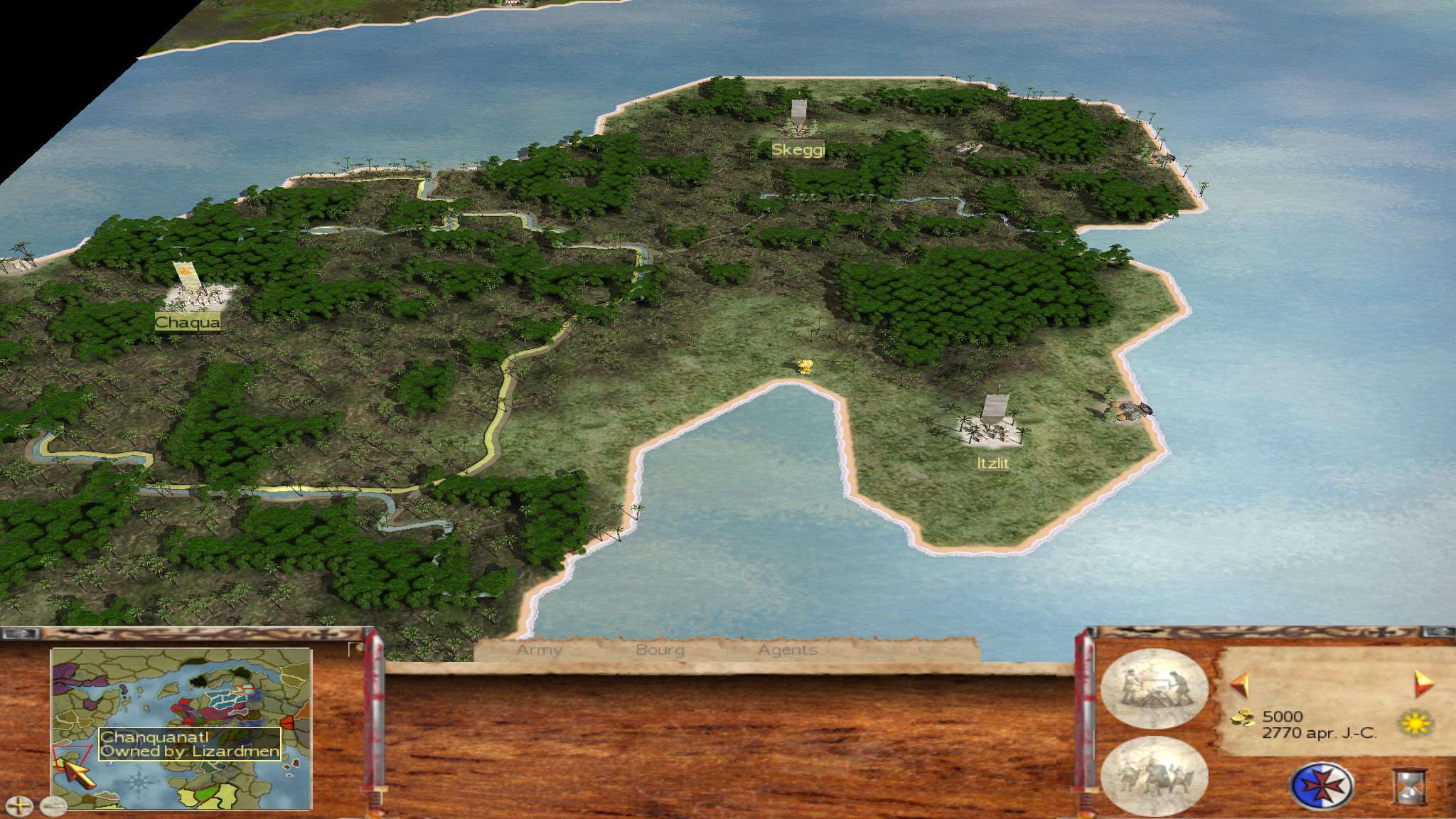The image size is (1456, 819).
Task: Switch to the Army tab
Action: pos(539,650)
